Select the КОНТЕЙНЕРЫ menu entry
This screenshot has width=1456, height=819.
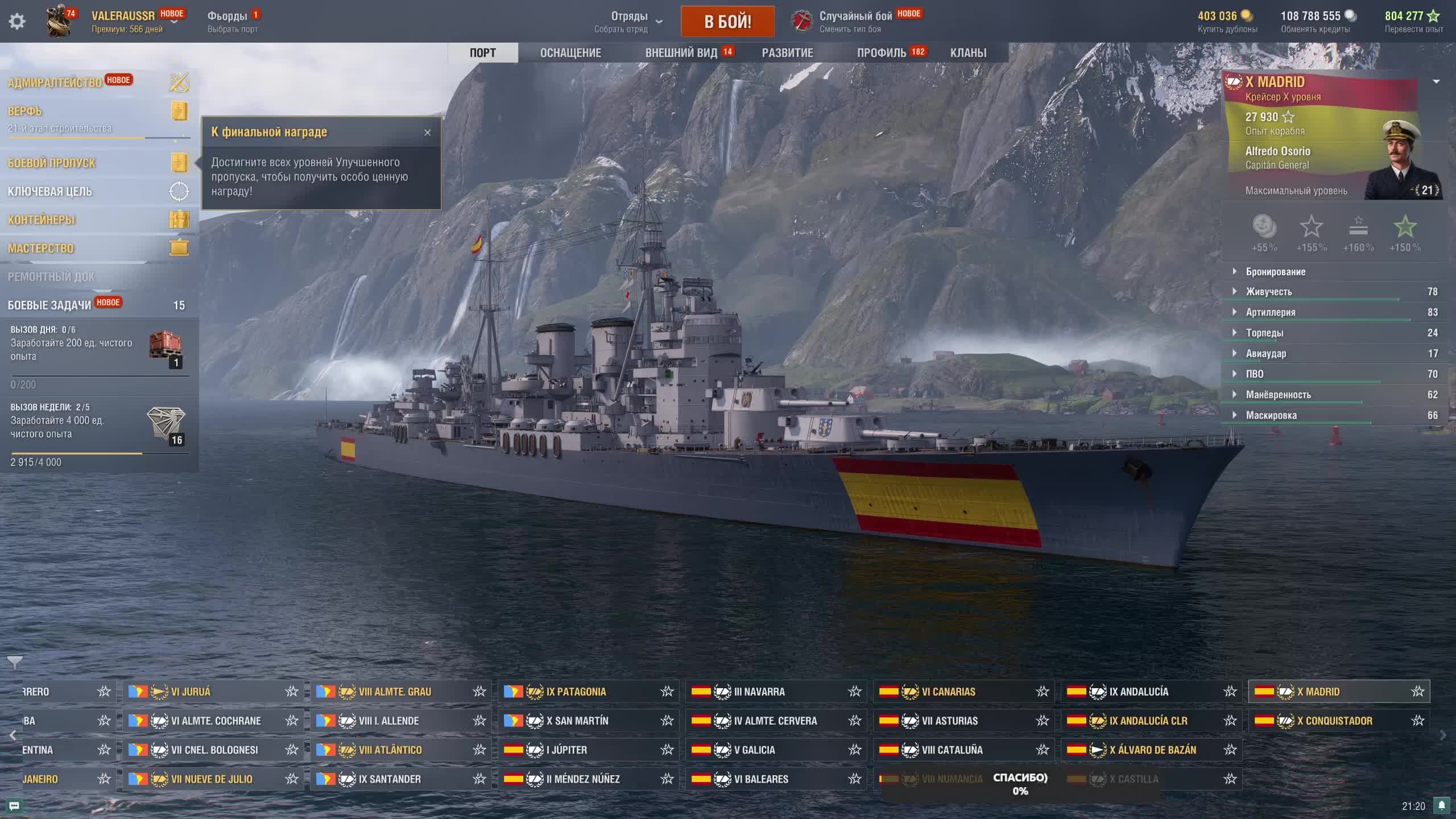pyautogui.click(x=42, y=220)
